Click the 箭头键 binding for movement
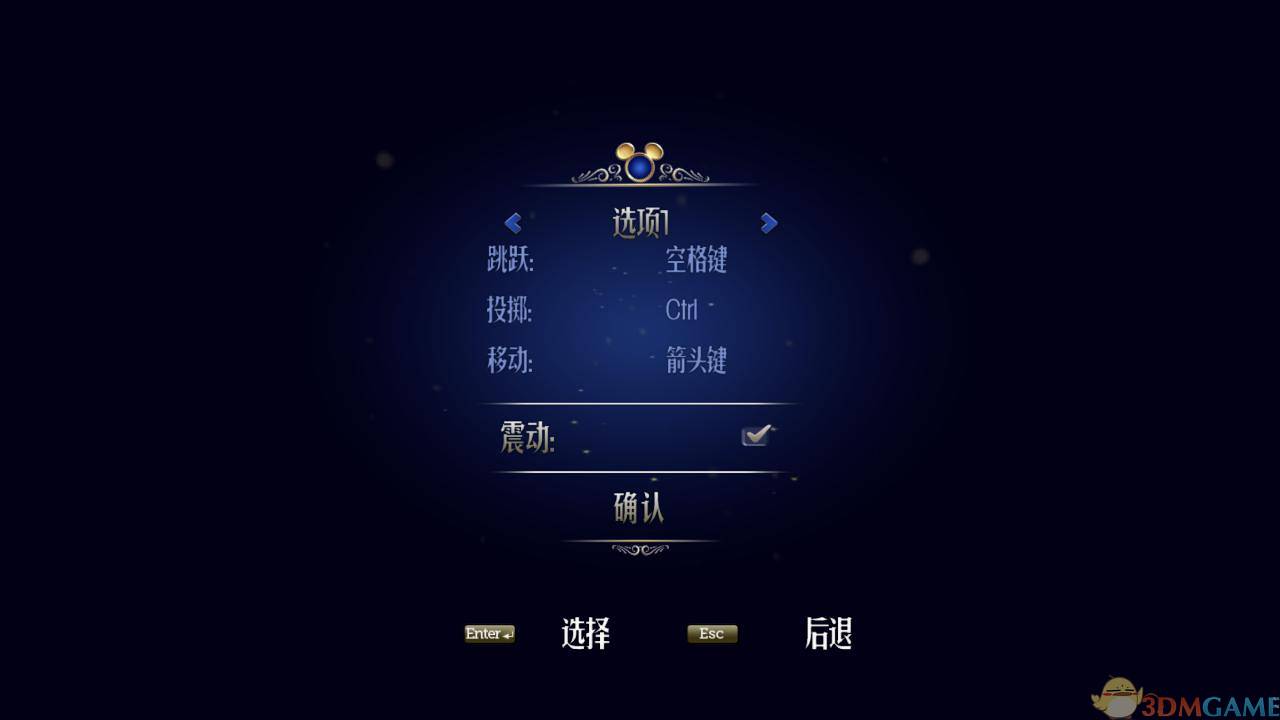1280x720 pixels. click(697, 362)
